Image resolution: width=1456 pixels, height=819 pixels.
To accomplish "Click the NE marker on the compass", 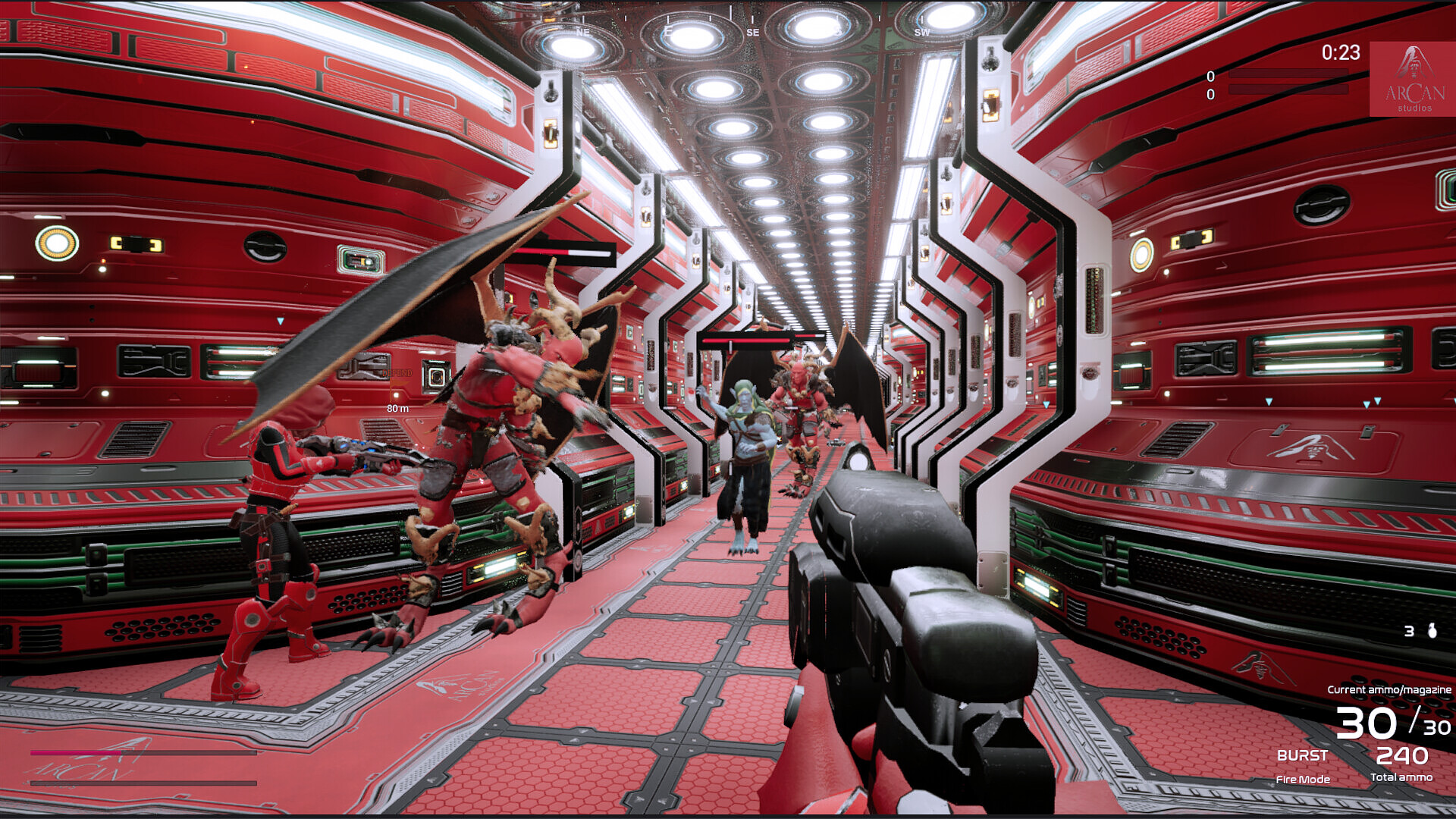I will click(582, 32).
